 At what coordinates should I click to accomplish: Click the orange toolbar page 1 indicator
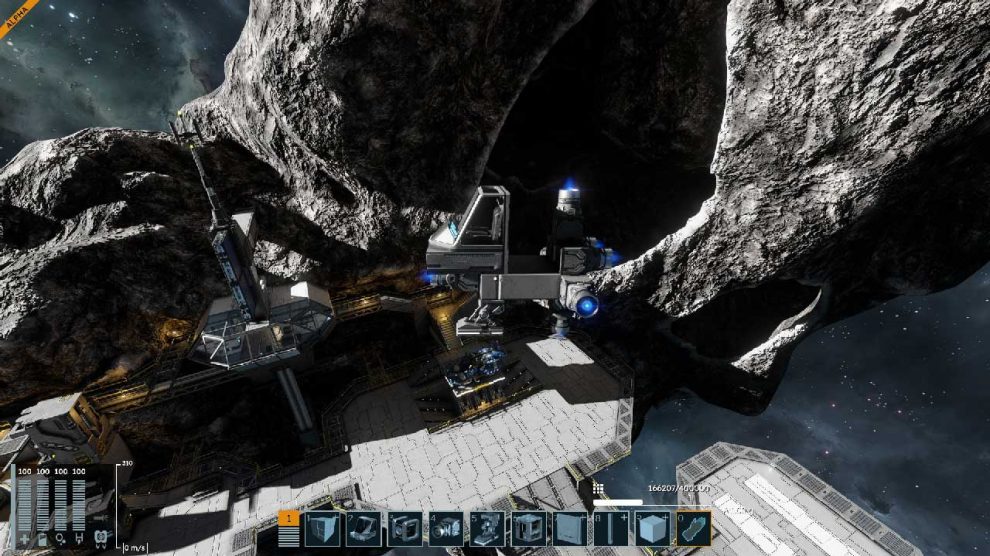tap(288, 518)
